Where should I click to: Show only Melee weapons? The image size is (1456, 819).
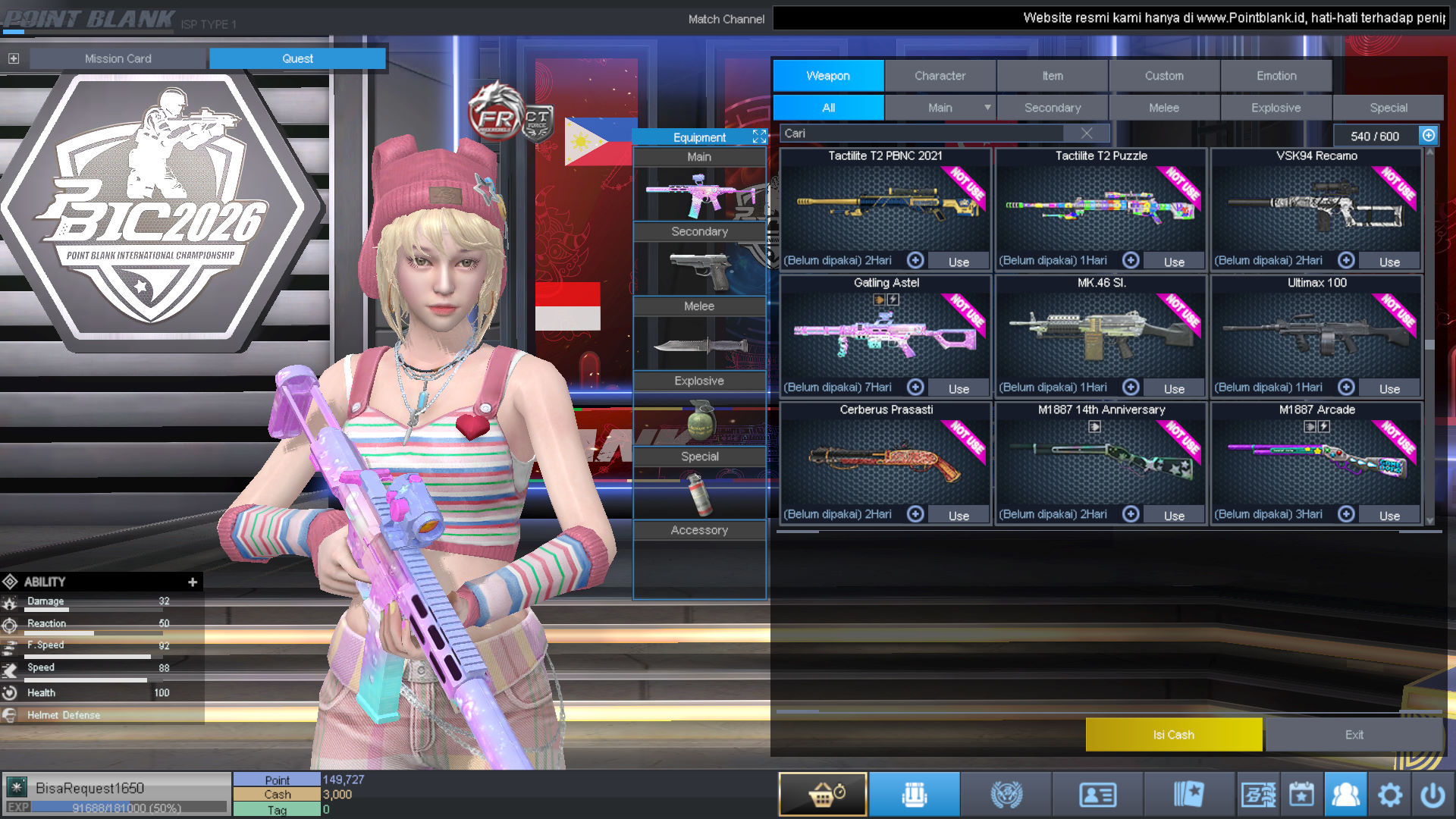[1163, 108]
